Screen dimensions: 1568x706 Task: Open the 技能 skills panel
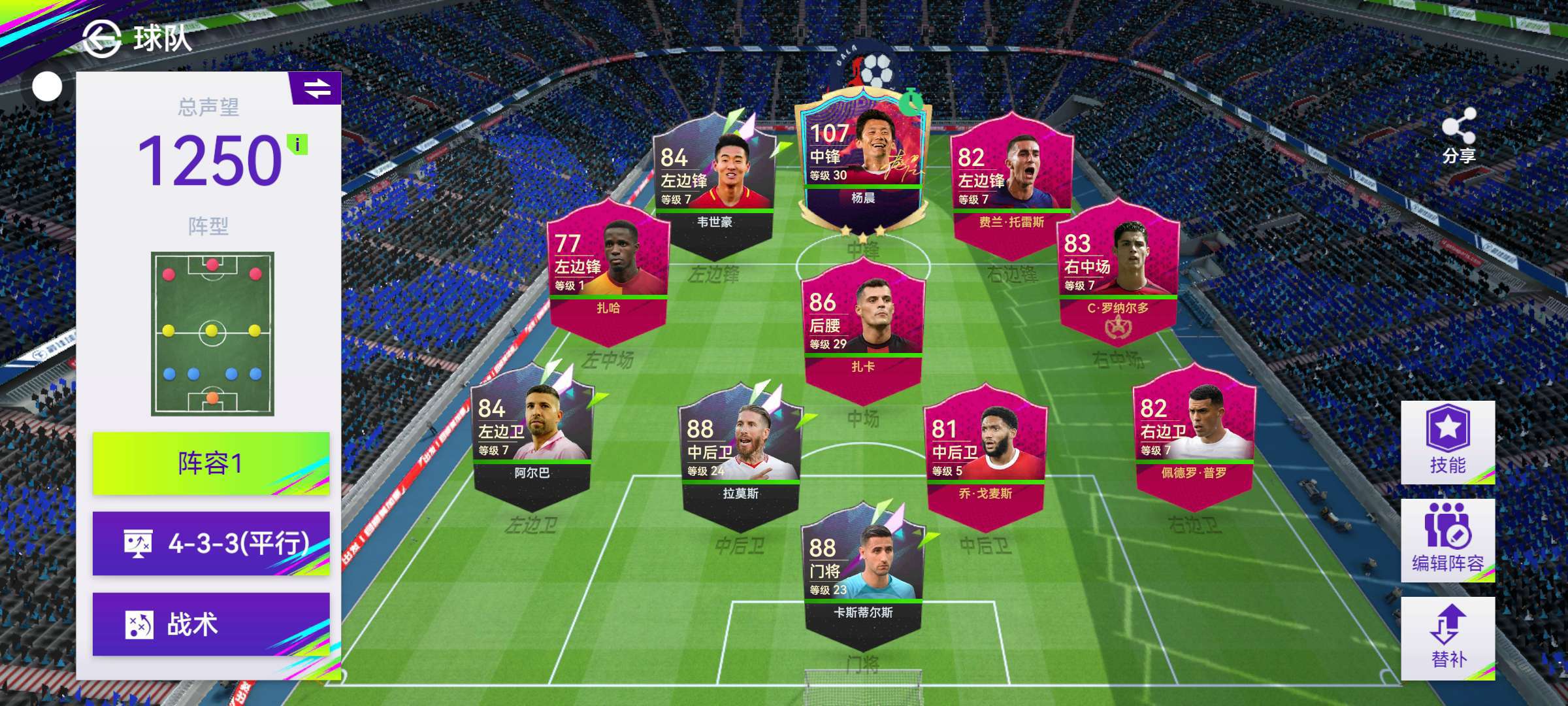1447,443
